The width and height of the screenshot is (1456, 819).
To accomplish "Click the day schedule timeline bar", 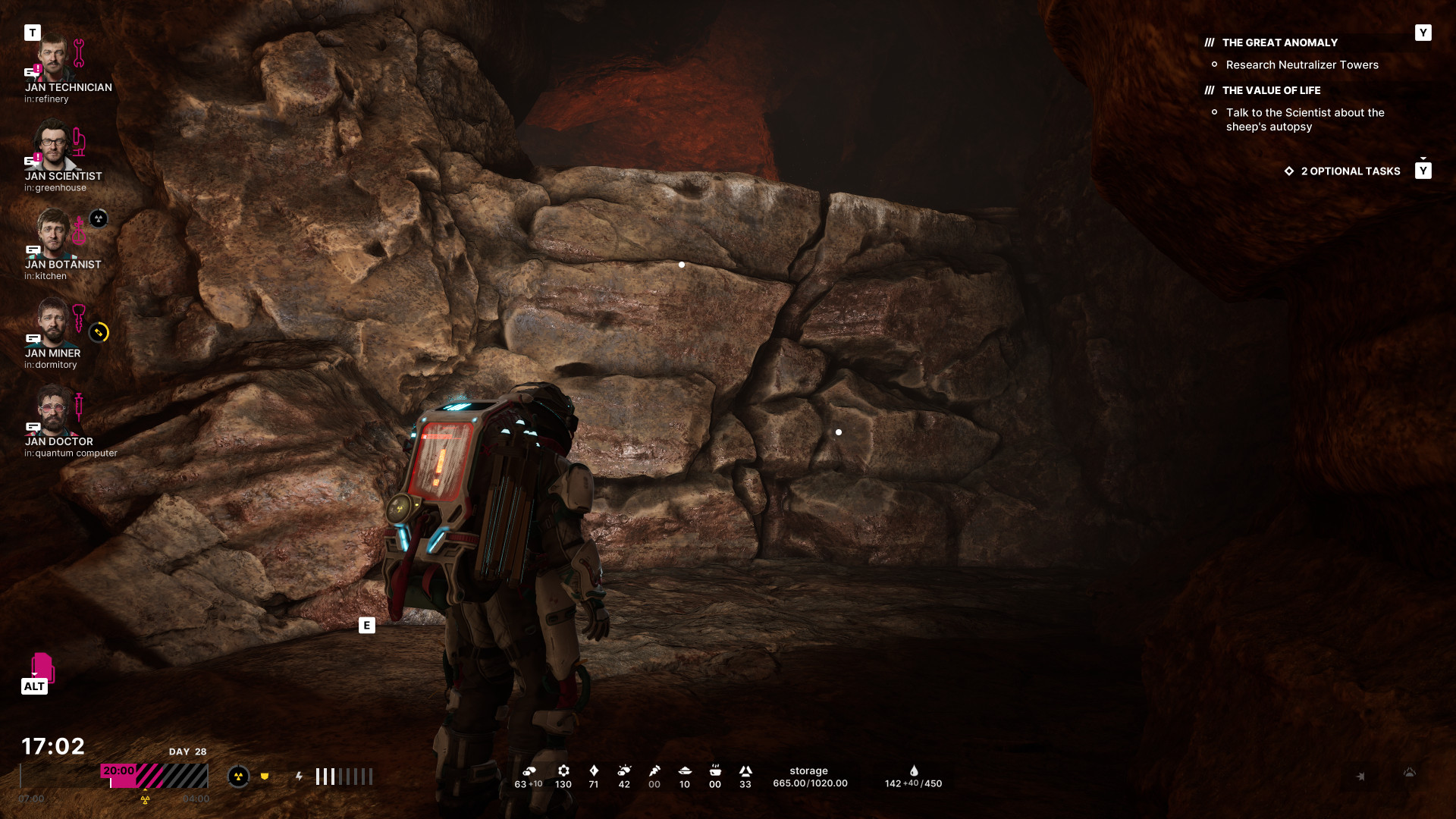I will (114, 777).
